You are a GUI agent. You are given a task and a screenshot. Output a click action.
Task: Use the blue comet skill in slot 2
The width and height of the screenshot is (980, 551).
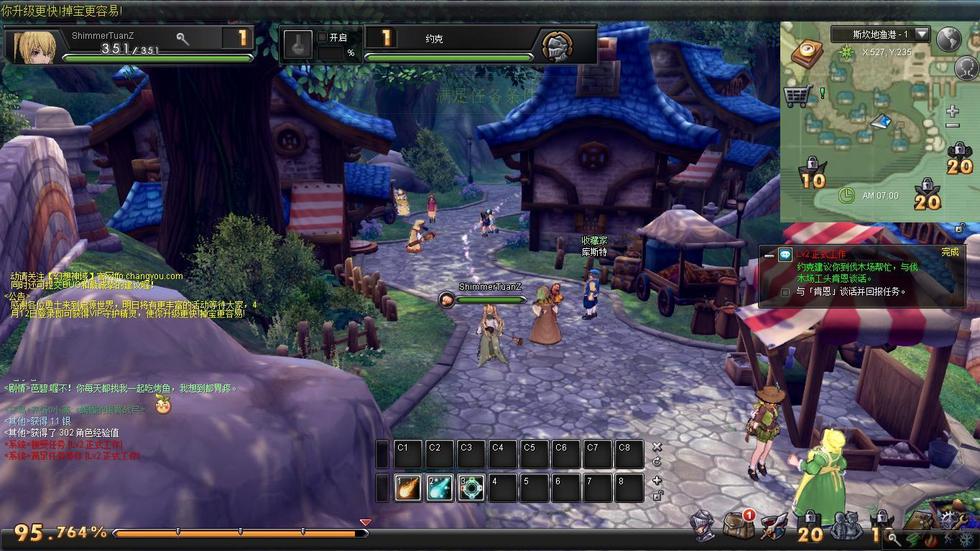click(x=439, y=488)
